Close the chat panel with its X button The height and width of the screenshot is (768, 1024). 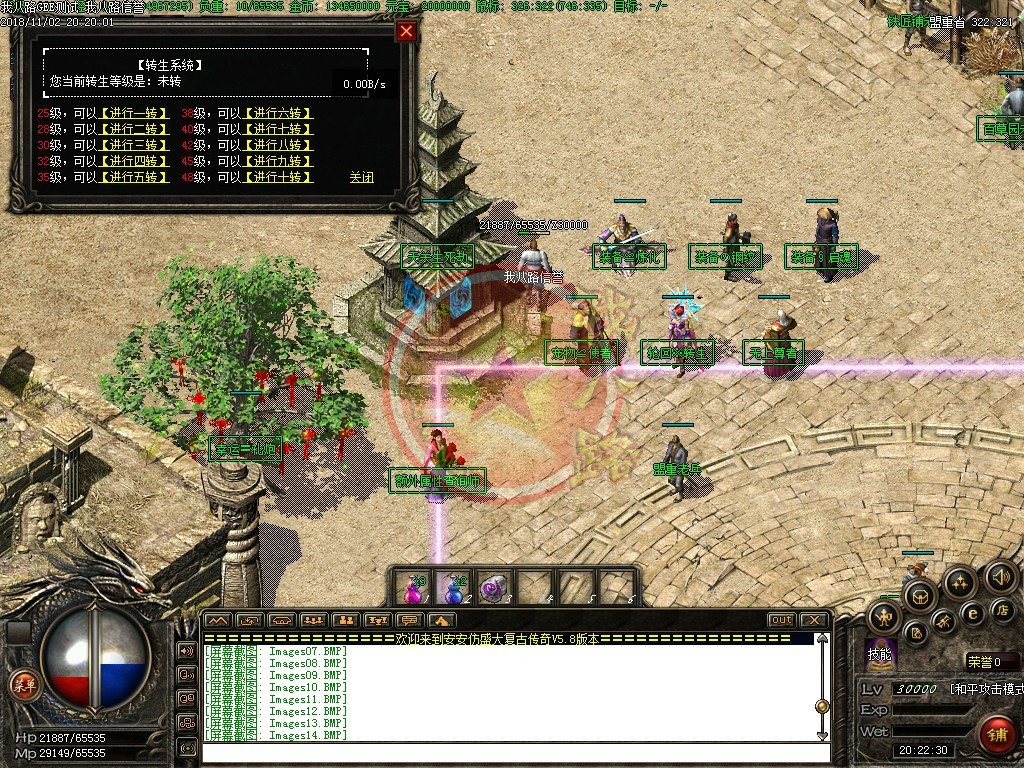[813, 620]
